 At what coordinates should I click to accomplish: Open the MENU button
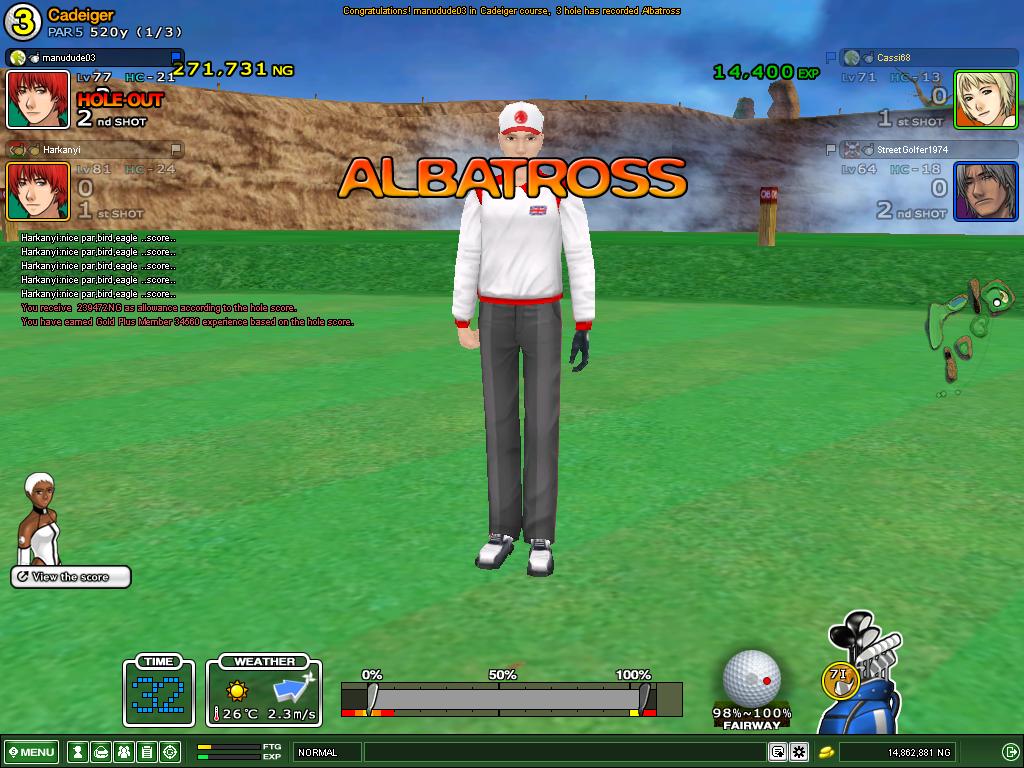click(x=31, y=752)
